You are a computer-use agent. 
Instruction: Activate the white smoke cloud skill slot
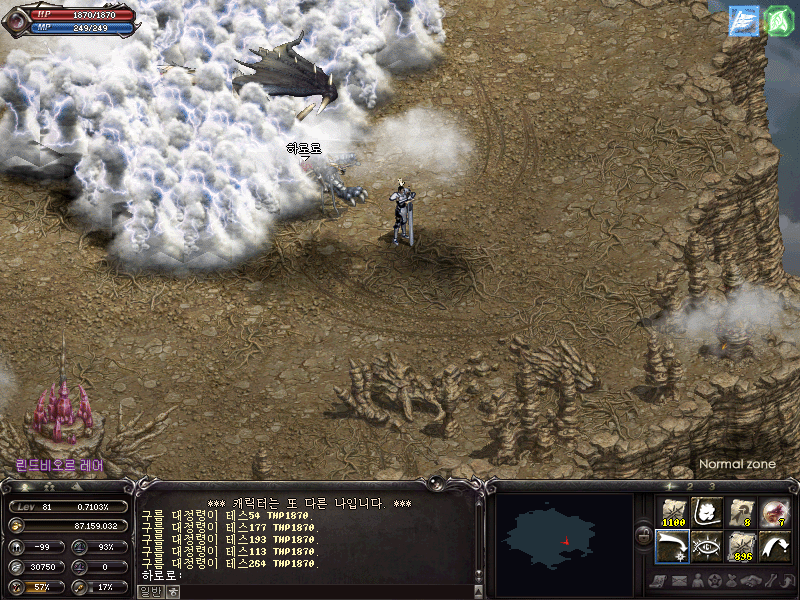click(x=706, y=513)
